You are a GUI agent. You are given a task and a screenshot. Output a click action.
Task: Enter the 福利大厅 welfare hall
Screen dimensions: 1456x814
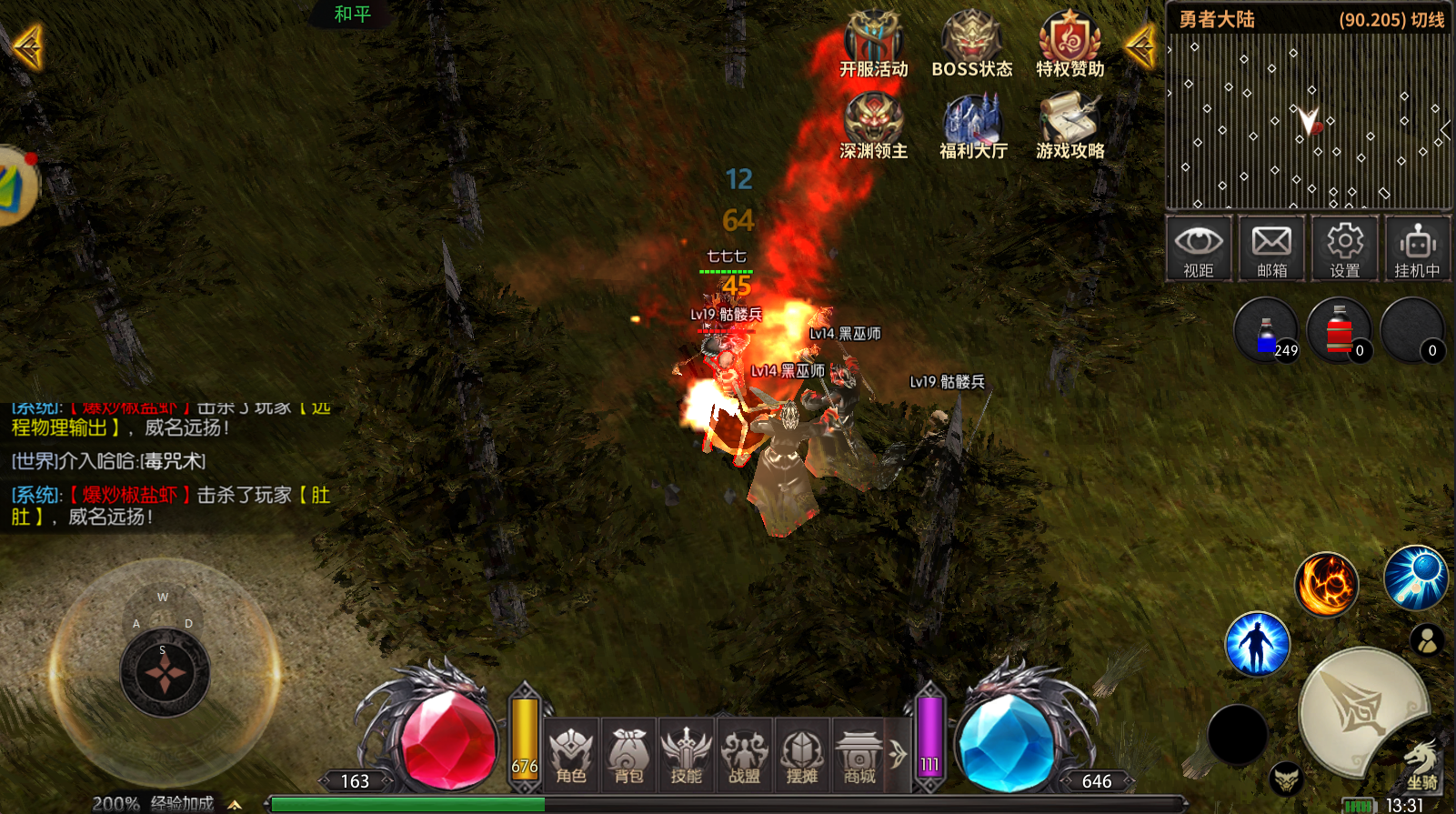tap(973, 127)
